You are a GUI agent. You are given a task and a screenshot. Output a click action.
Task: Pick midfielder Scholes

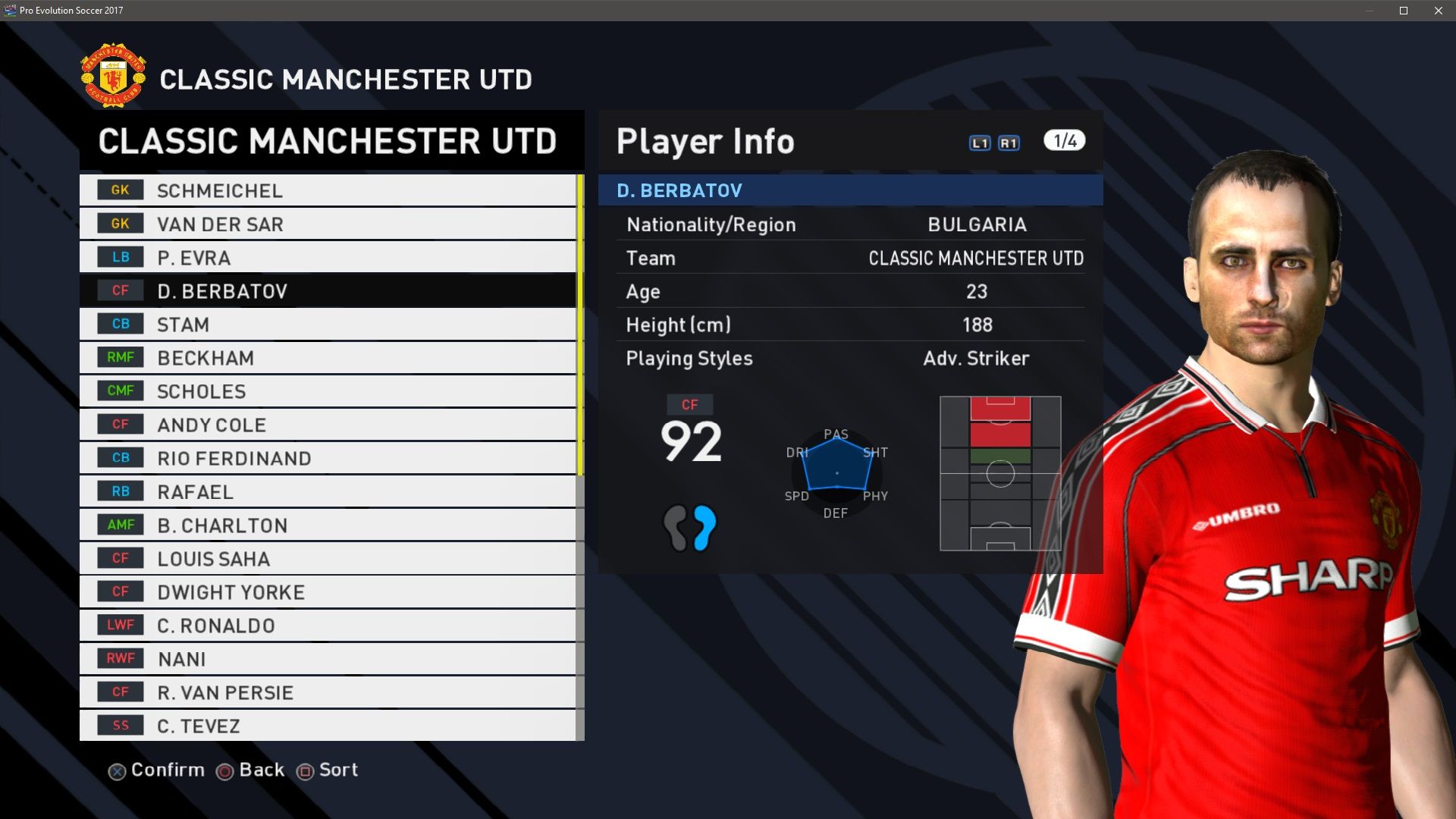[x=328, y=391]
